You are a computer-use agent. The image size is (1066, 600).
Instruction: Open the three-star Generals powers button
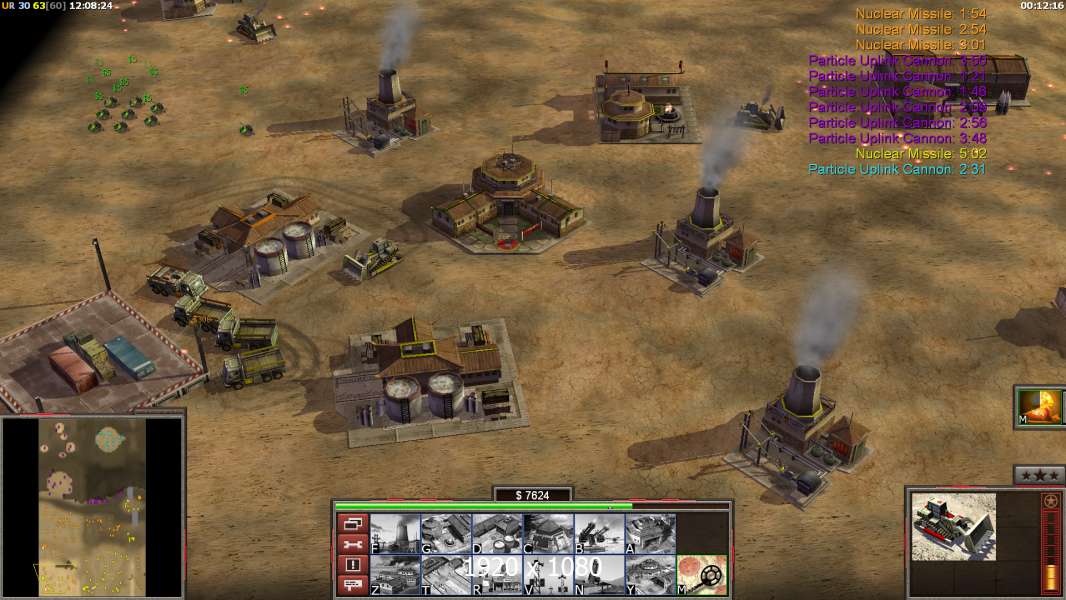pos(1039,474)
